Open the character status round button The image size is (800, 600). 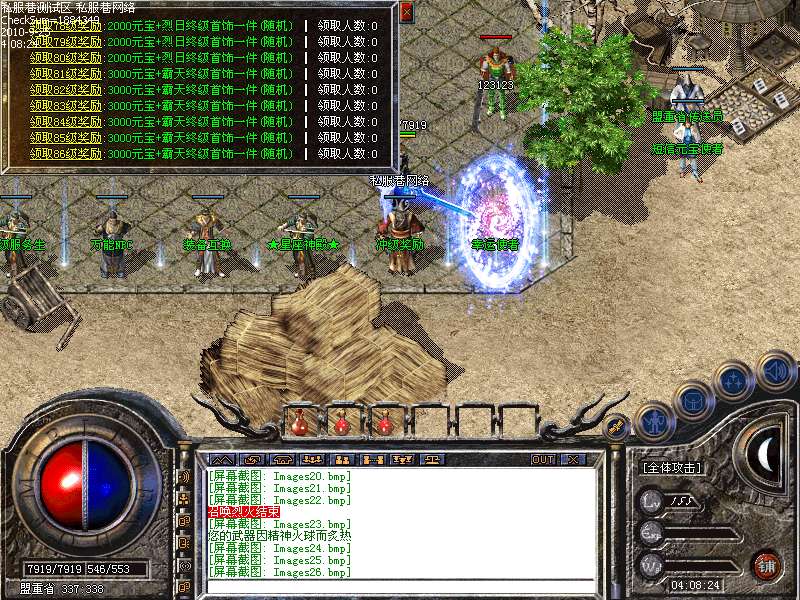pyautogui.click(x=652, y=422)
